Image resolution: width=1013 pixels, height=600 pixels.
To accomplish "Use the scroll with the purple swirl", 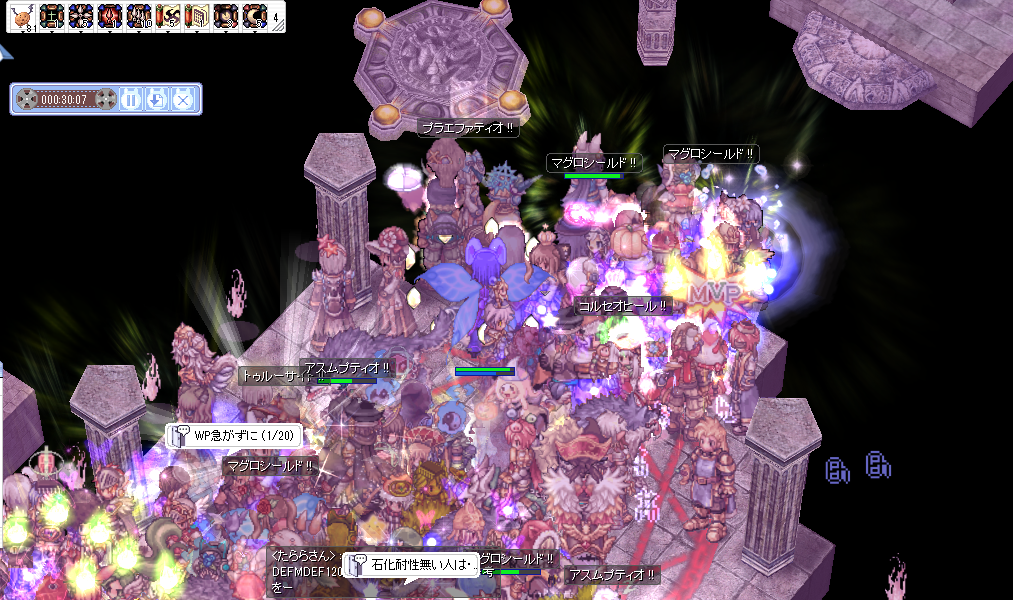I will [167, 16].
